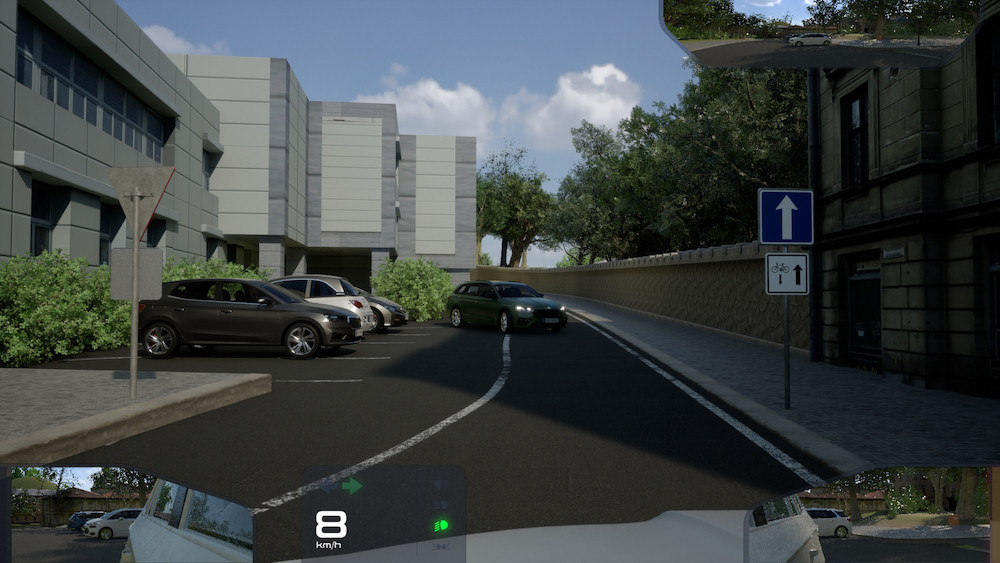
Task: Click the parking lights icon below the low beam
Action: click(440, 546)
